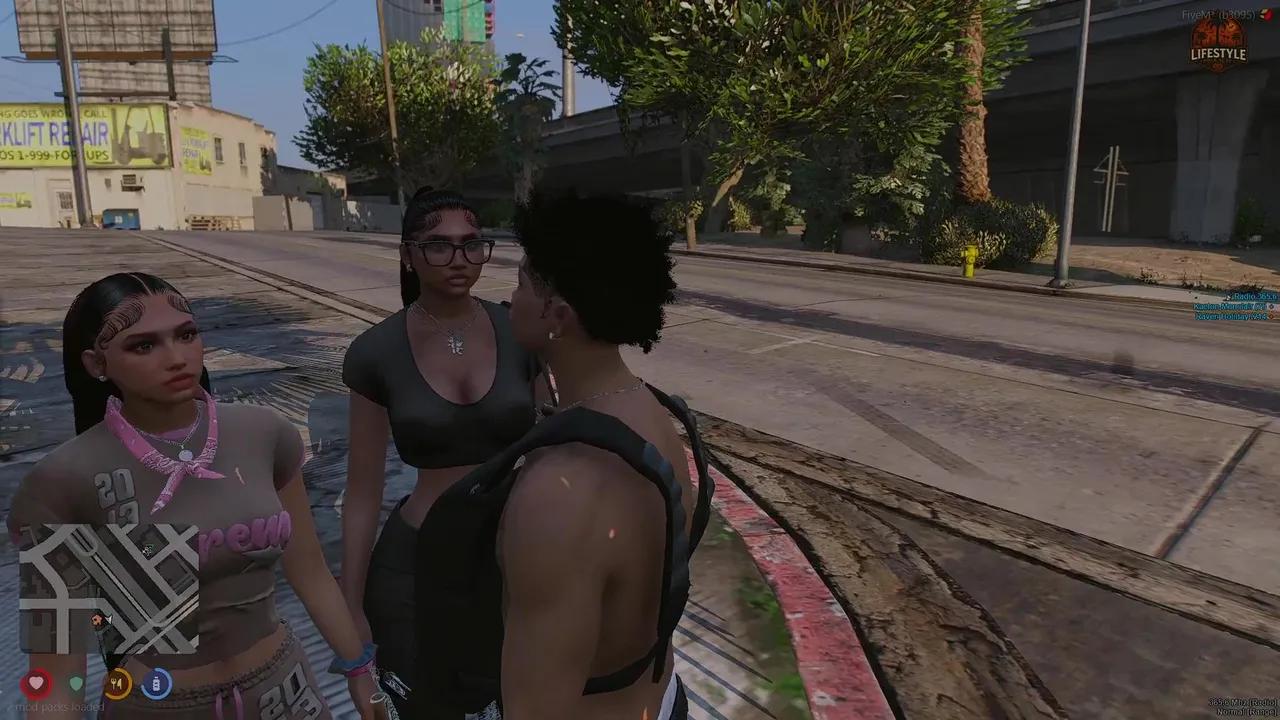Click the player marker on the minimap
The image size is (1280, 720).
[x=105, y=621]
